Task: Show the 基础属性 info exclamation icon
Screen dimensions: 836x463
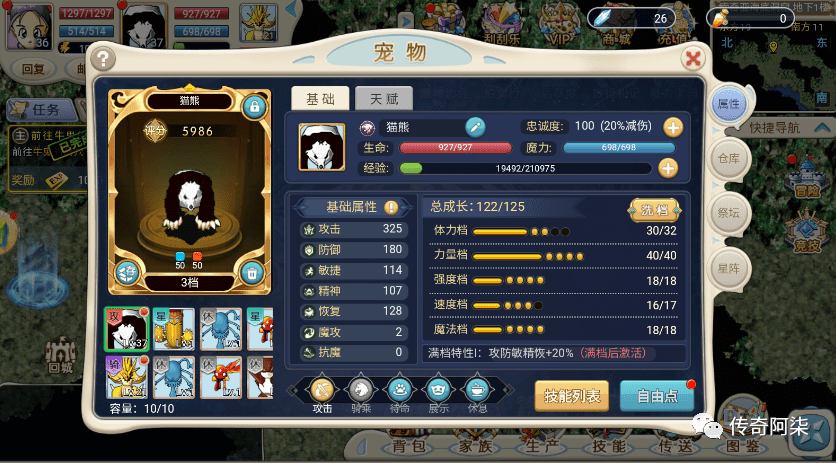Action: click(391, 207)
